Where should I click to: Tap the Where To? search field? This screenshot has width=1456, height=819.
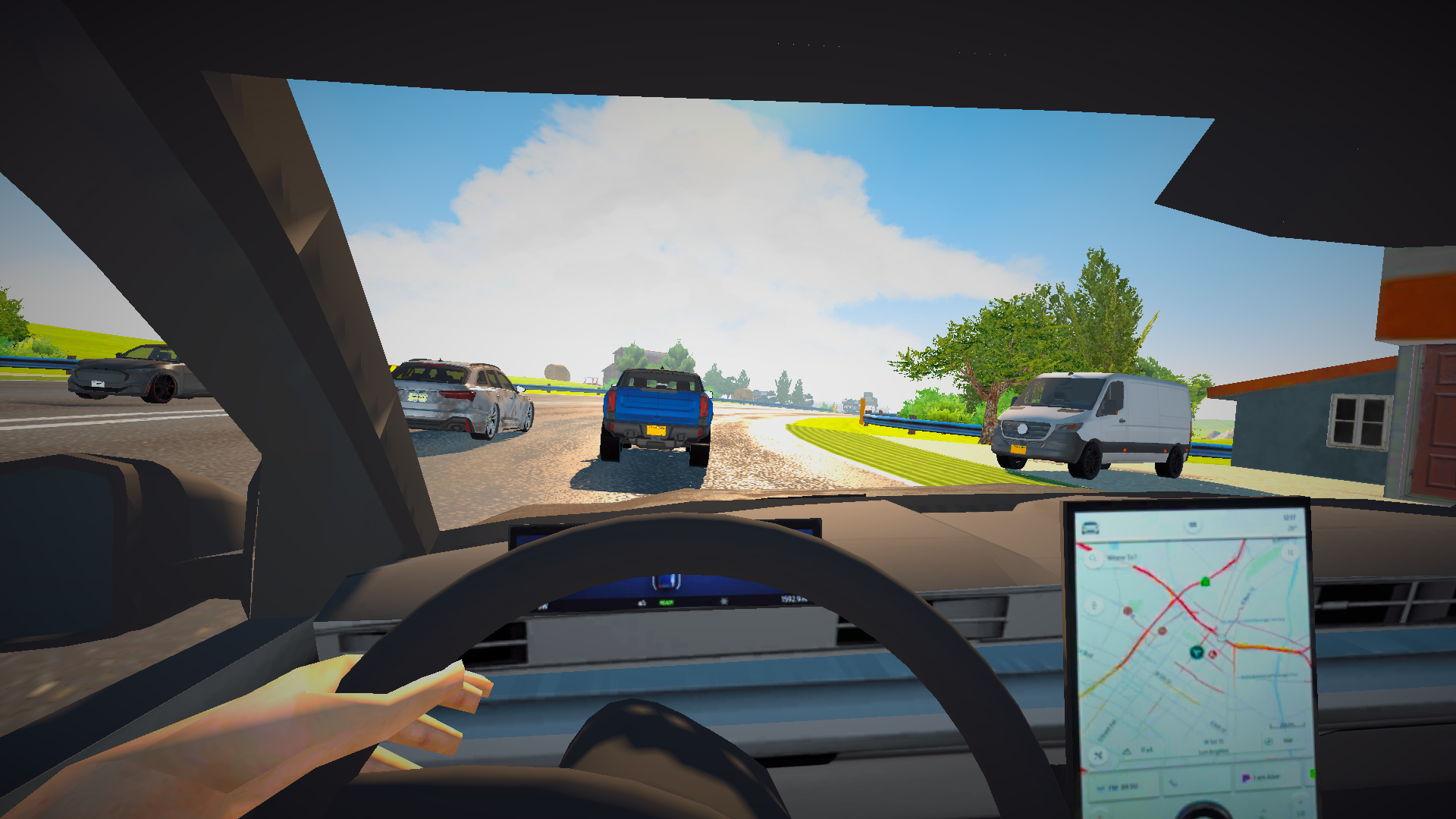(1122, 557)
